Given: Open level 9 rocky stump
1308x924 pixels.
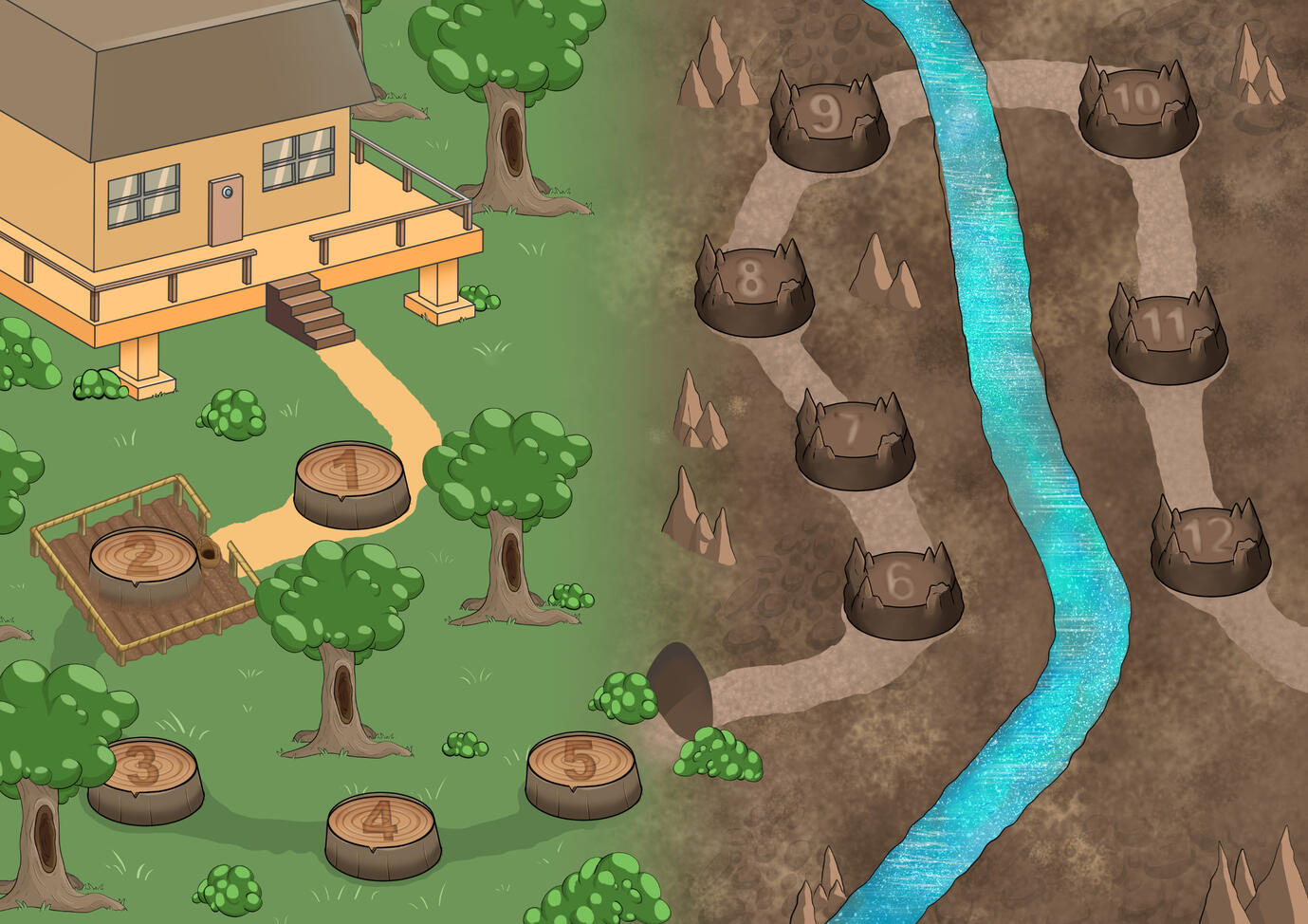Looking at the screenshot, I should coord(829,123).
